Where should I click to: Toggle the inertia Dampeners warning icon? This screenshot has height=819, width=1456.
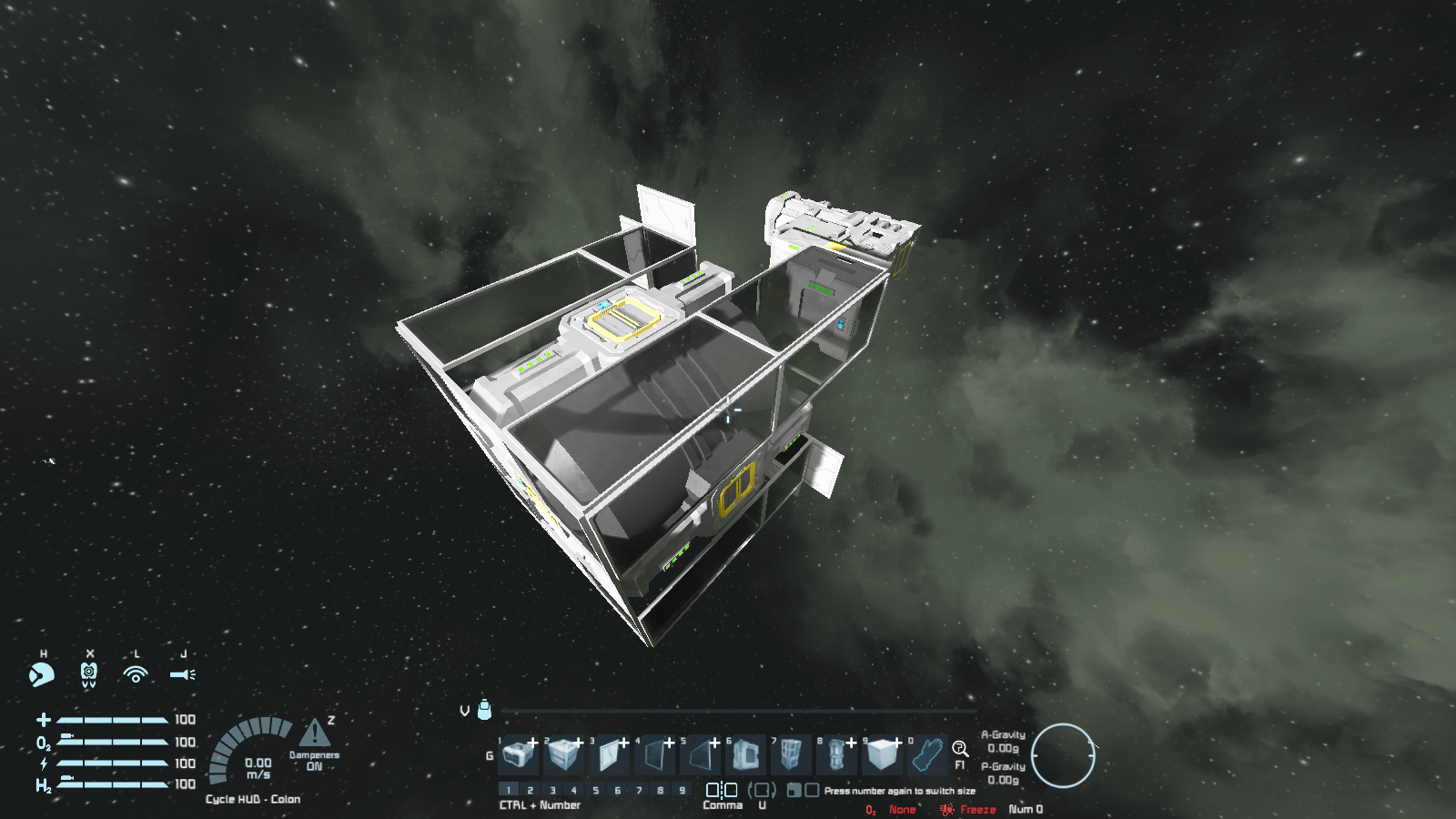[314, 733]
